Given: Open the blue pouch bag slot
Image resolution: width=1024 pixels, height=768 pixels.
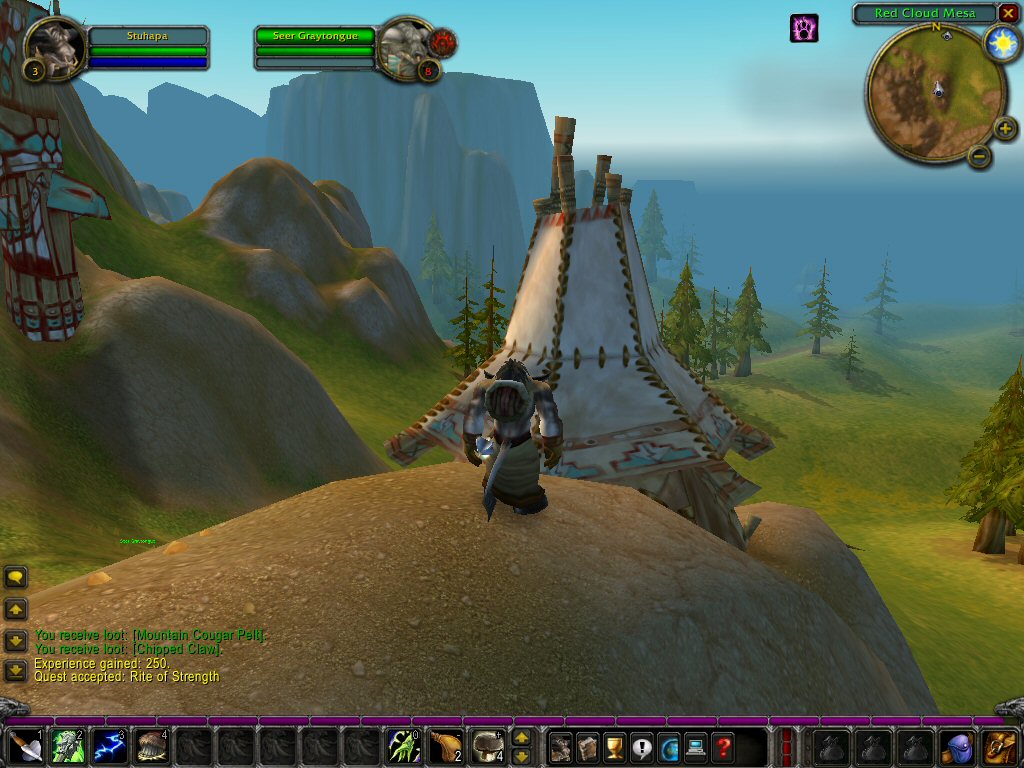Looking at the screenshot, I should tap(958, 746).
